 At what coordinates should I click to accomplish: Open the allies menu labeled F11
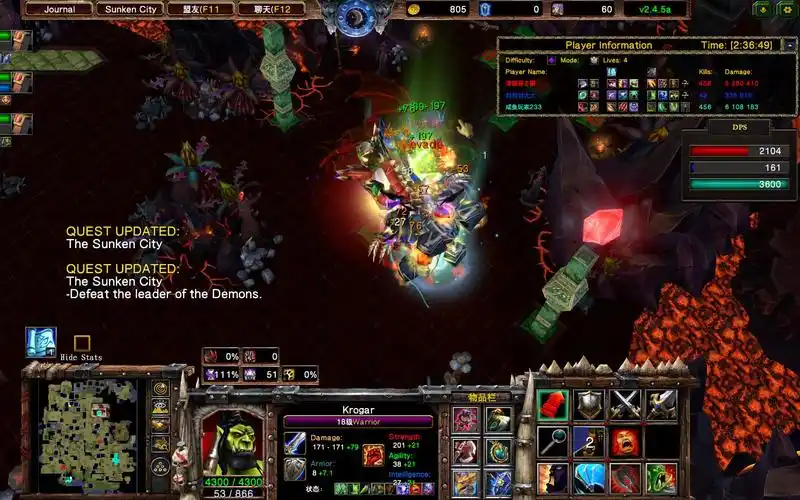pos(203,9)
